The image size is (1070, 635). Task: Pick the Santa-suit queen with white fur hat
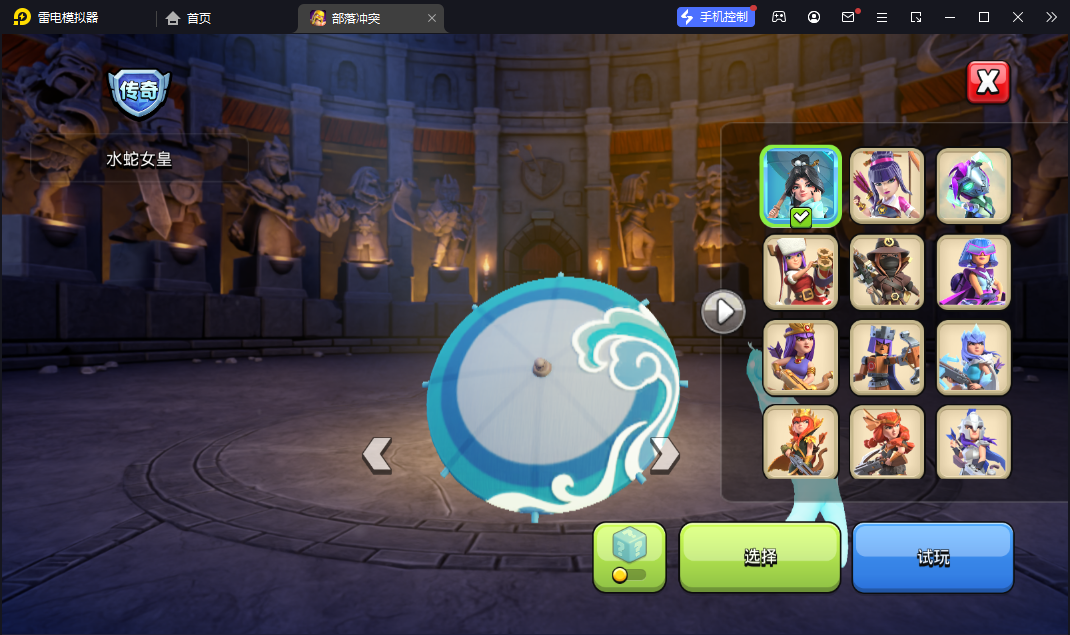point(800,272)
